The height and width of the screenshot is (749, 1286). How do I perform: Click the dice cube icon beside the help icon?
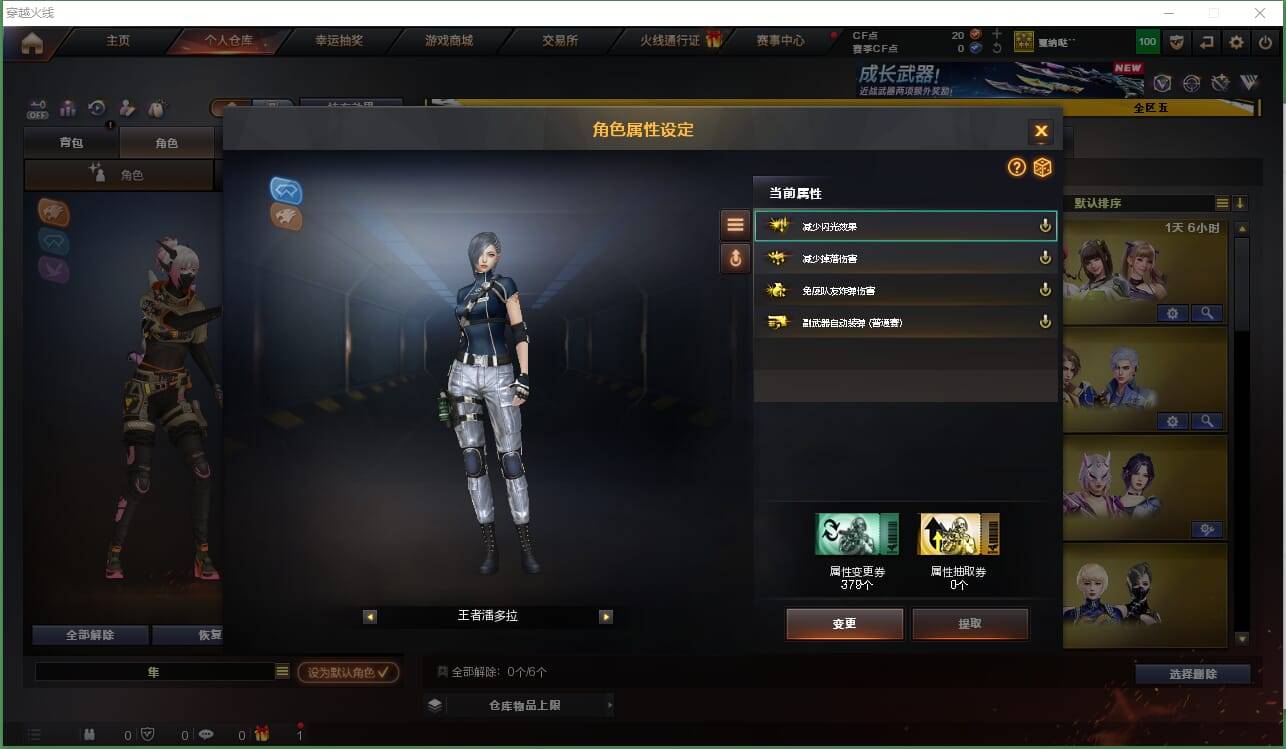tap(1043, 168)
